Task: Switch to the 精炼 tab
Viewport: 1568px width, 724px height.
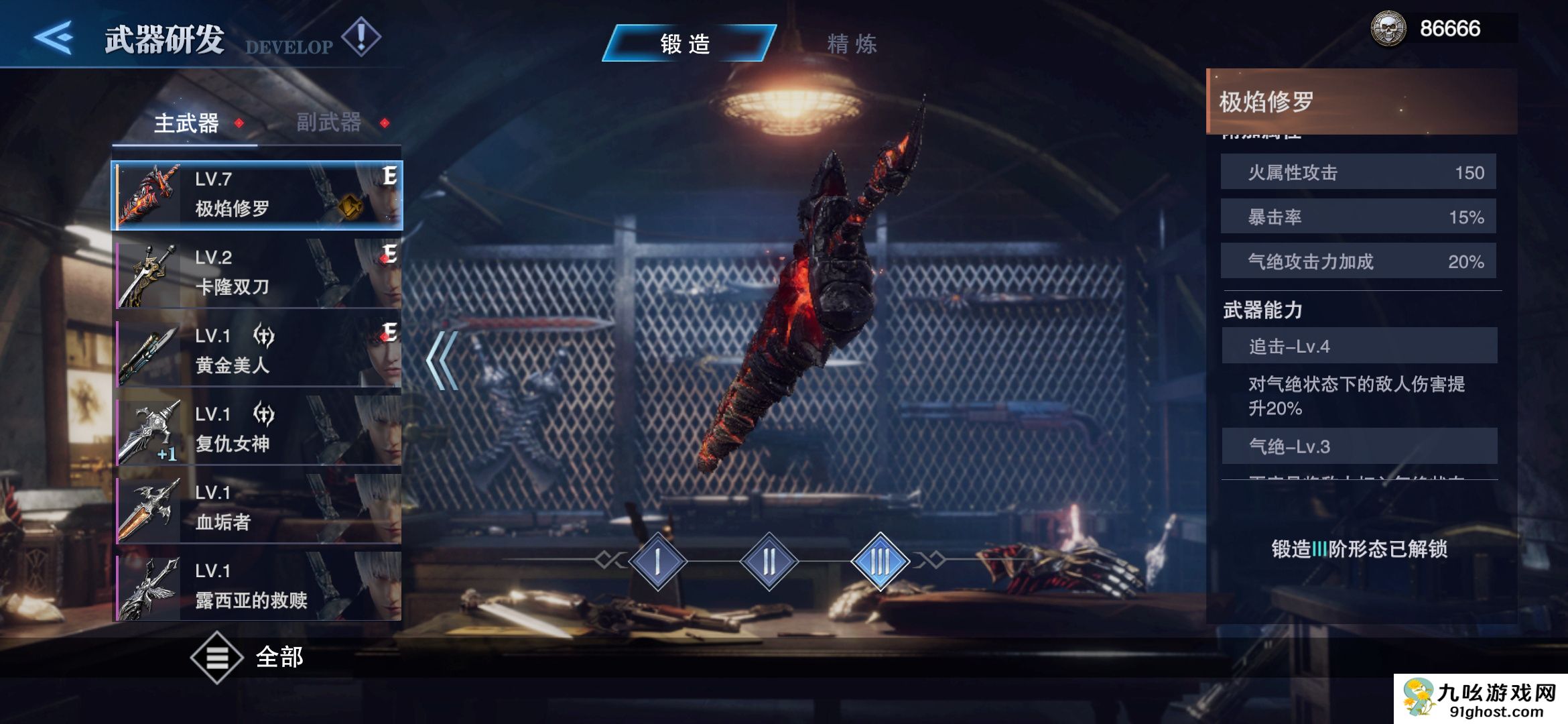Action: [851, 44]
